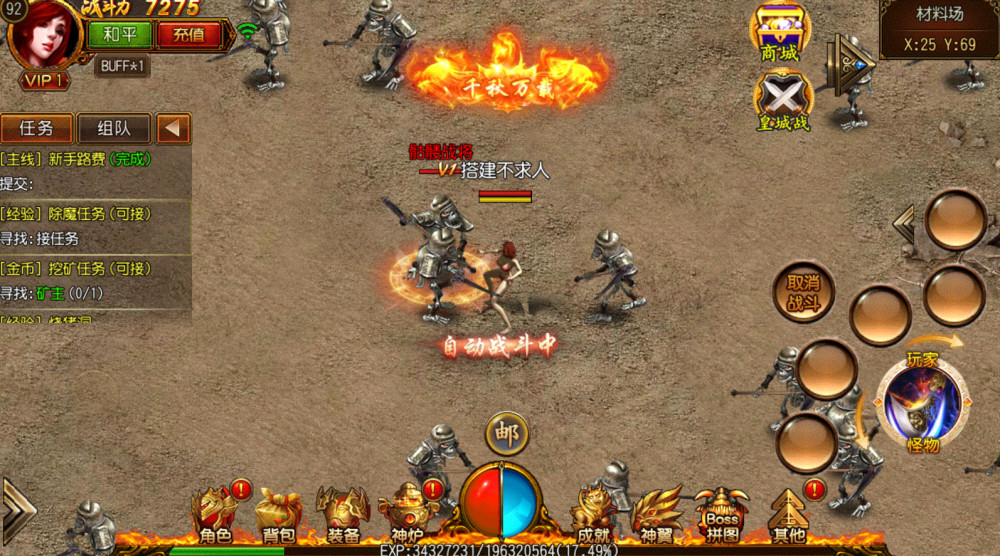Switch to the 任务 quest tab
The width and height of the screenshot is (1000, 556).
[36, 128]
